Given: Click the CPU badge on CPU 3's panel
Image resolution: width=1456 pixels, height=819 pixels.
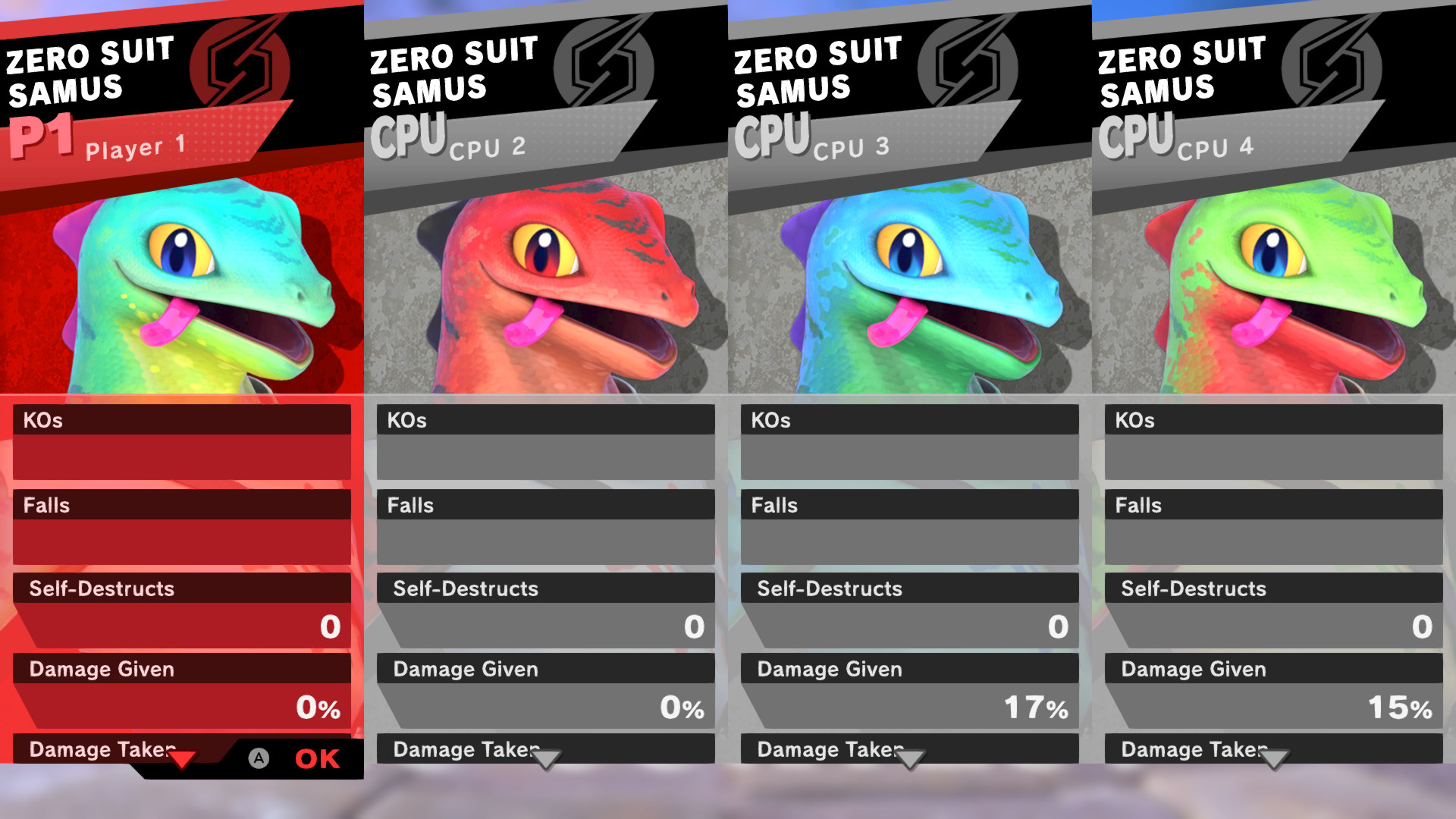Looking at the screenshot, I should click(773, 135).
